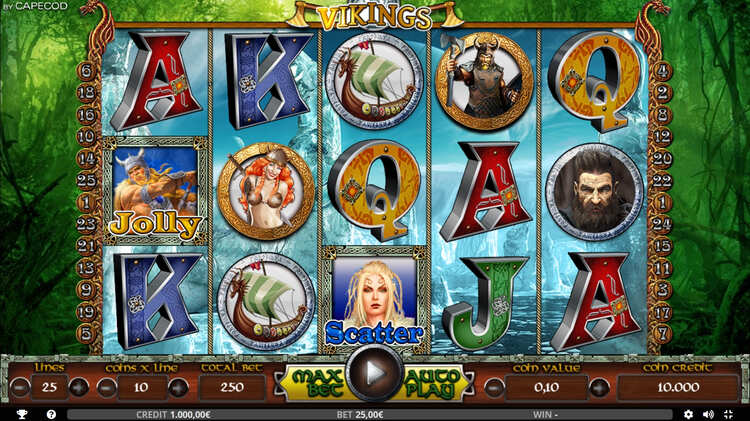Increase the number of lines

click(x=78, y=388)
